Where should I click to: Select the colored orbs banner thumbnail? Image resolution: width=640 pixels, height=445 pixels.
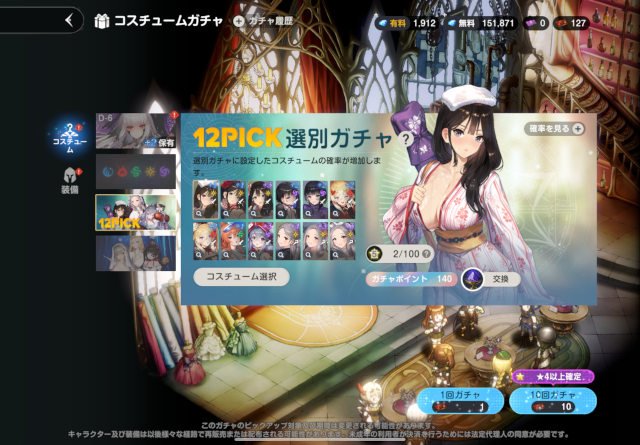point(136,171)
